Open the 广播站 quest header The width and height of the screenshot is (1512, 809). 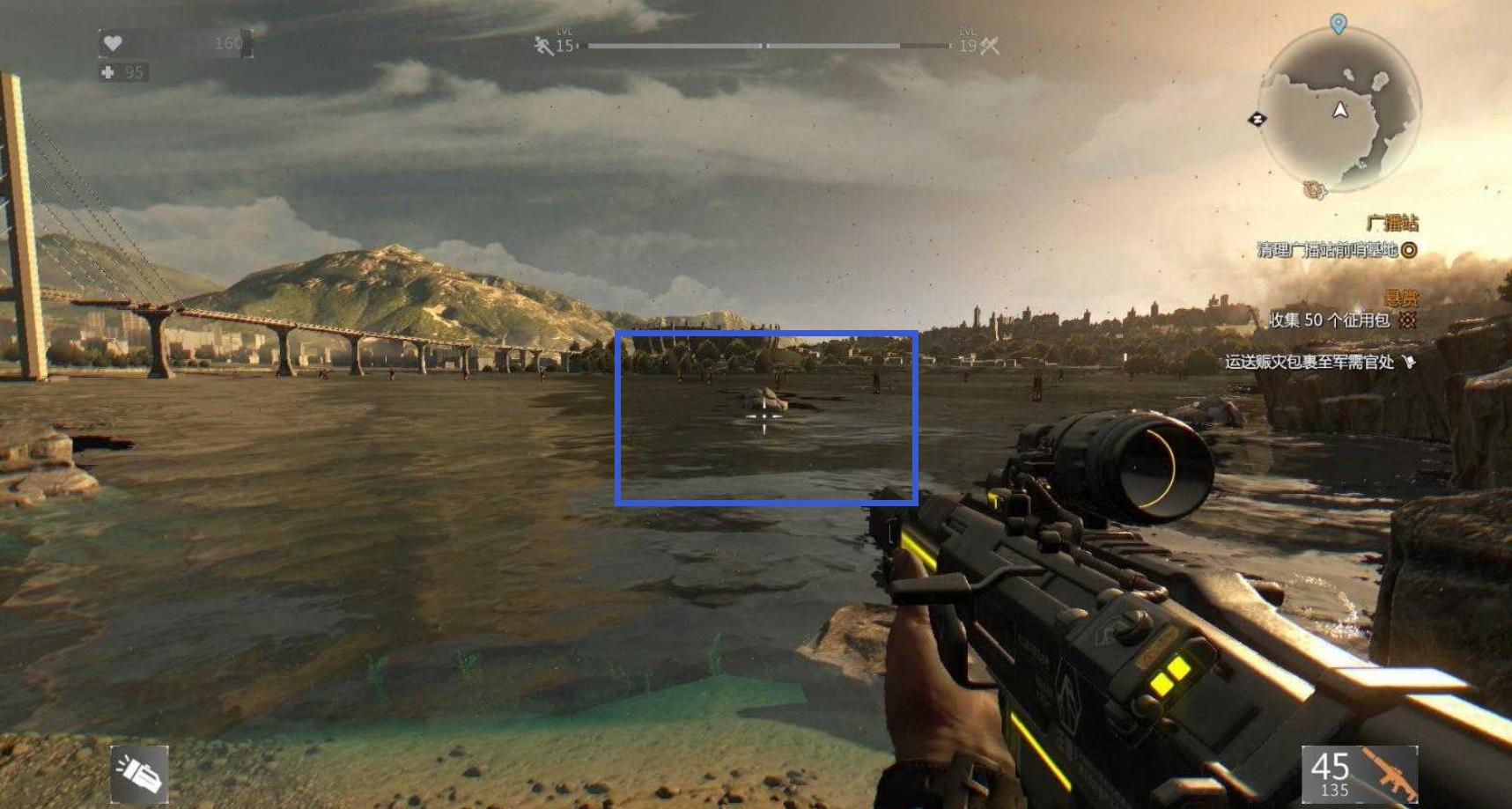tap(1392, 223)
